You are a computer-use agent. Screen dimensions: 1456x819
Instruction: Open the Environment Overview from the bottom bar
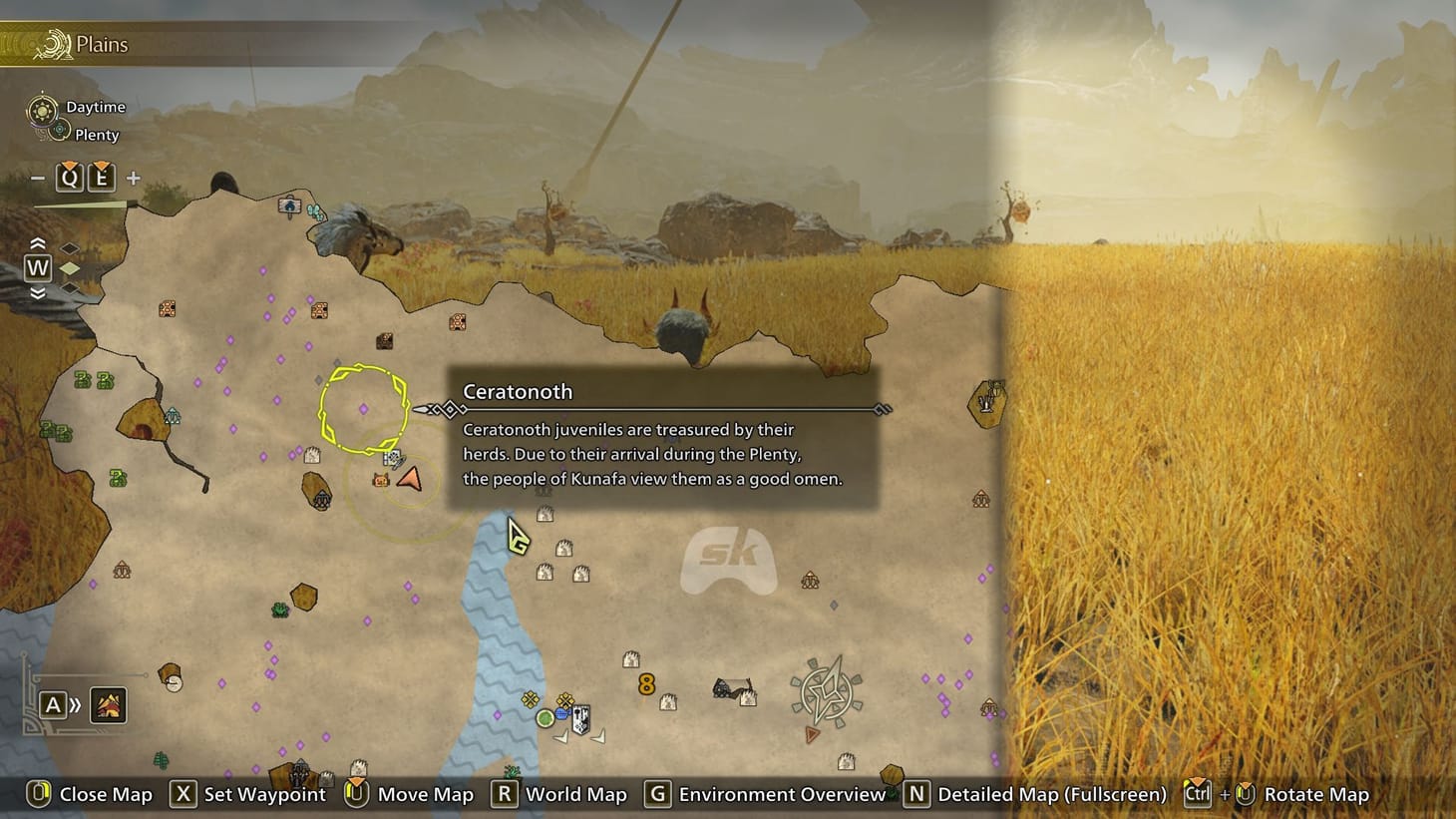coord(657,795)
